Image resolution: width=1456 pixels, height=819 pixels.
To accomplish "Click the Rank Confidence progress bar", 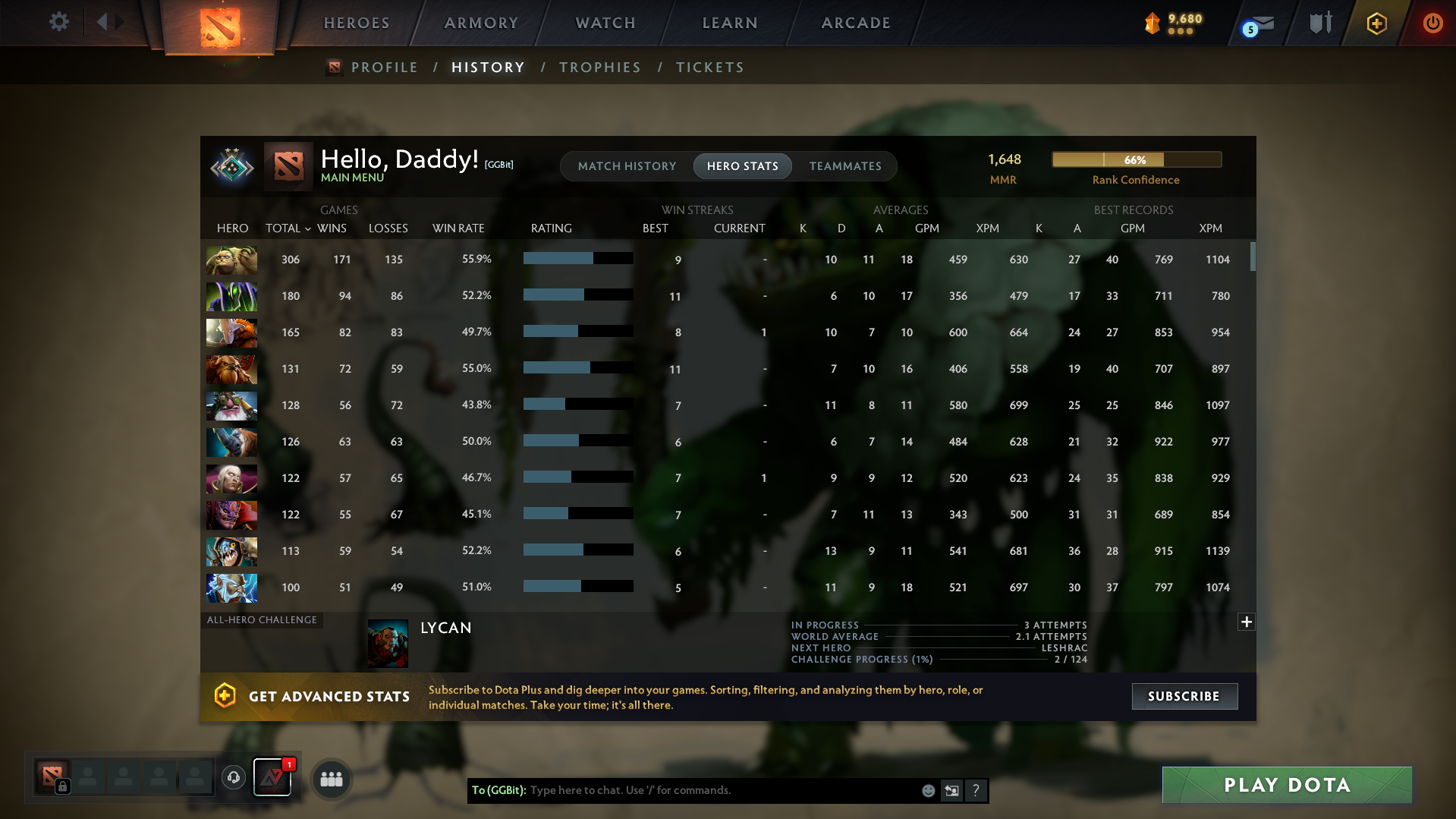I will pos(1136,159).
